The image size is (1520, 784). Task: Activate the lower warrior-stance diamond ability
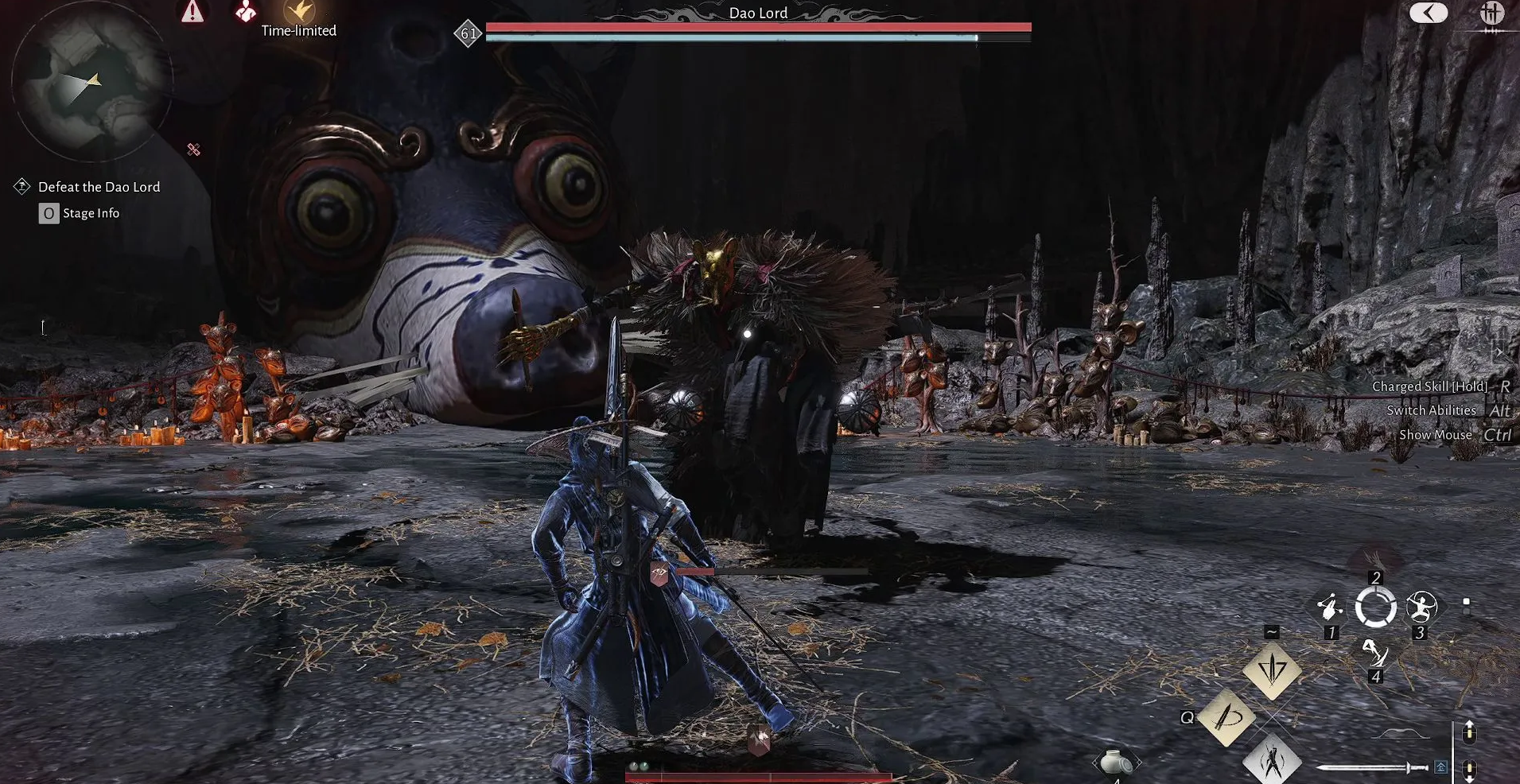coord(1272,759)
